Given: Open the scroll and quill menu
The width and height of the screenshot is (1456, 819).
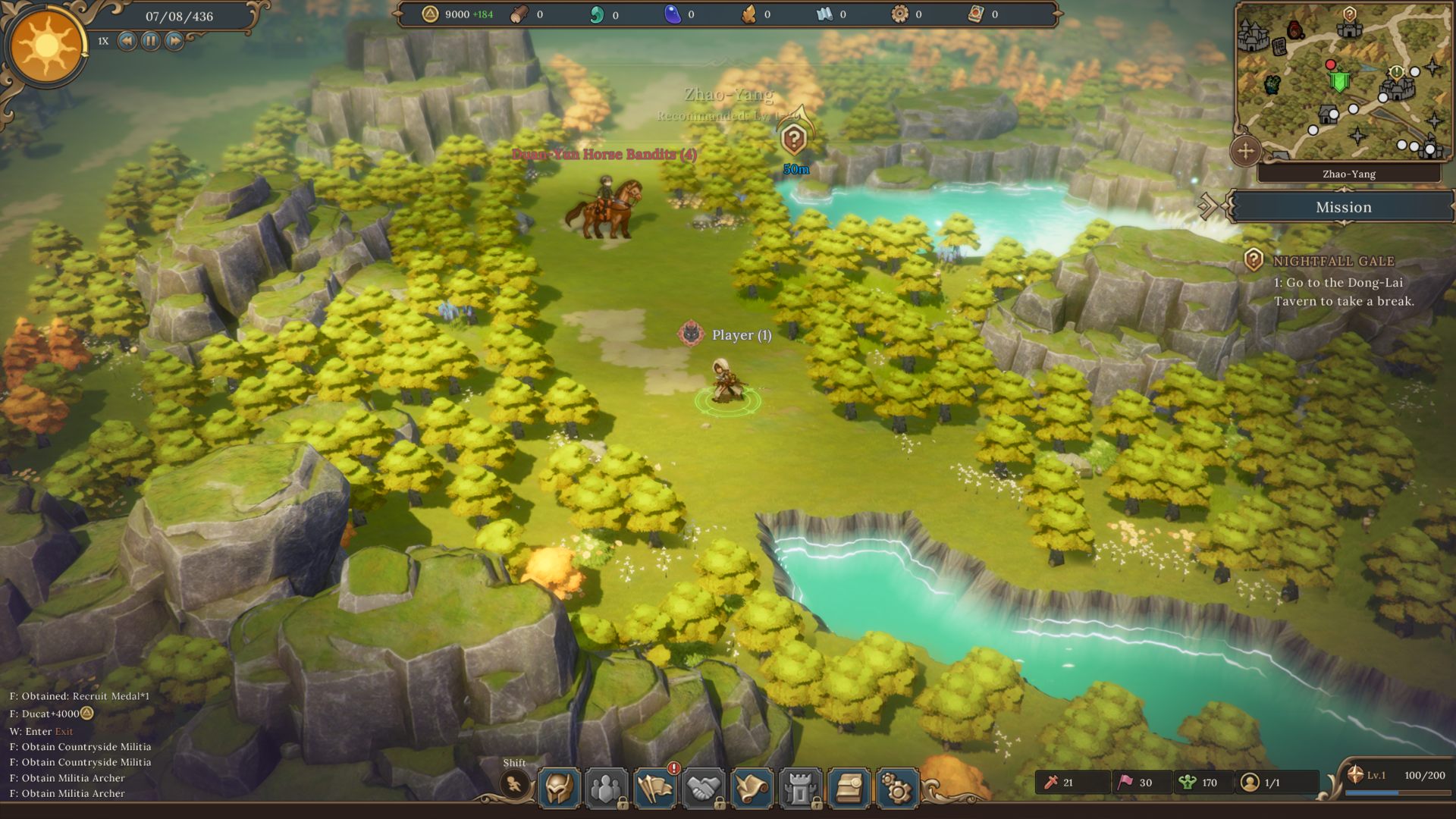Looking at the screenshot, I should click(752, 789).
